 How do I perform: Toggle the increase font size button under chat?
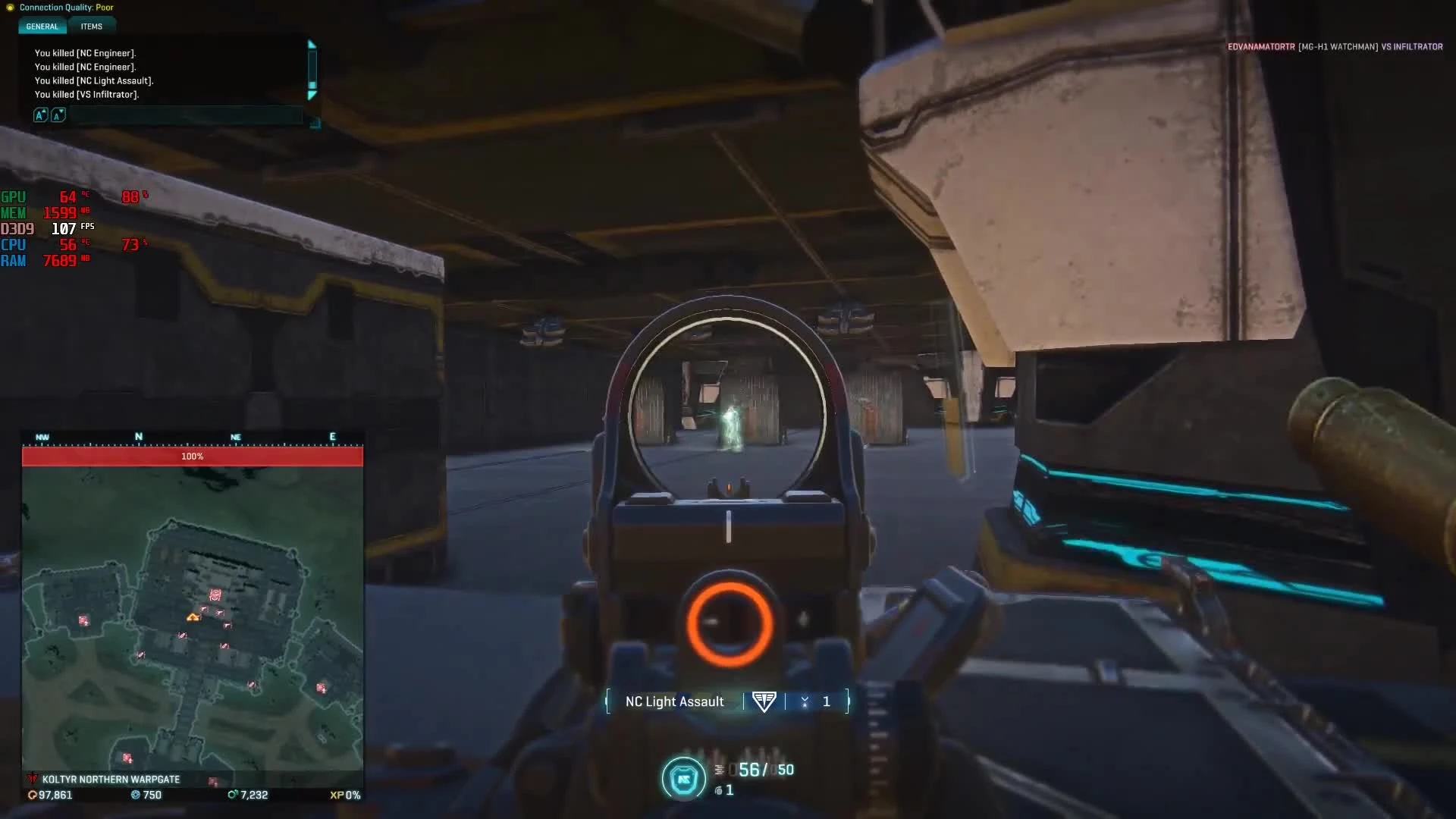point(39,115)
